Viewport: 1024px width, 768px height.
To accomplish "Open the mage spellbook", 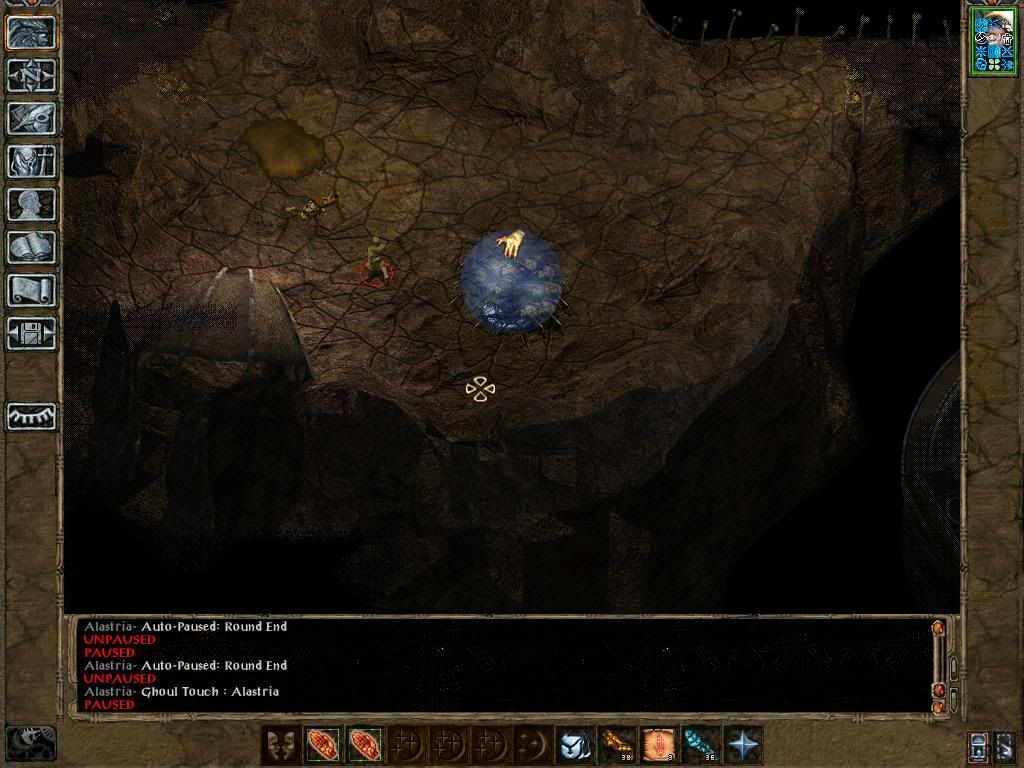I will pyautogui.click(x=32, y=247).
